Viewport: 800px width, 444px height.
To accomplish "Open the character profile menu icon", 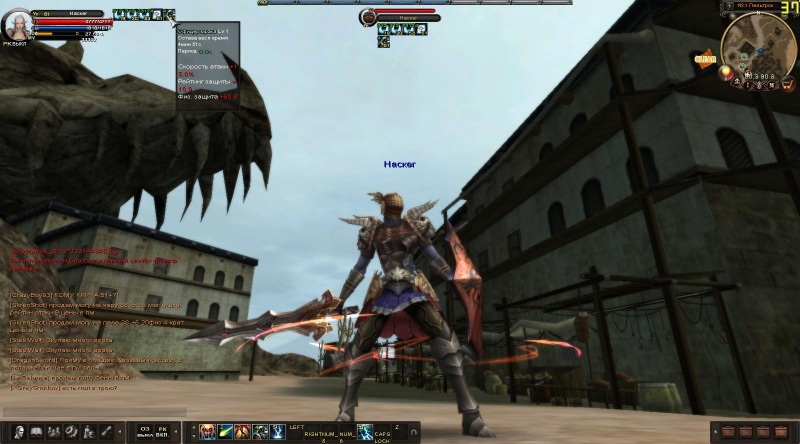I will click(17, 432).
